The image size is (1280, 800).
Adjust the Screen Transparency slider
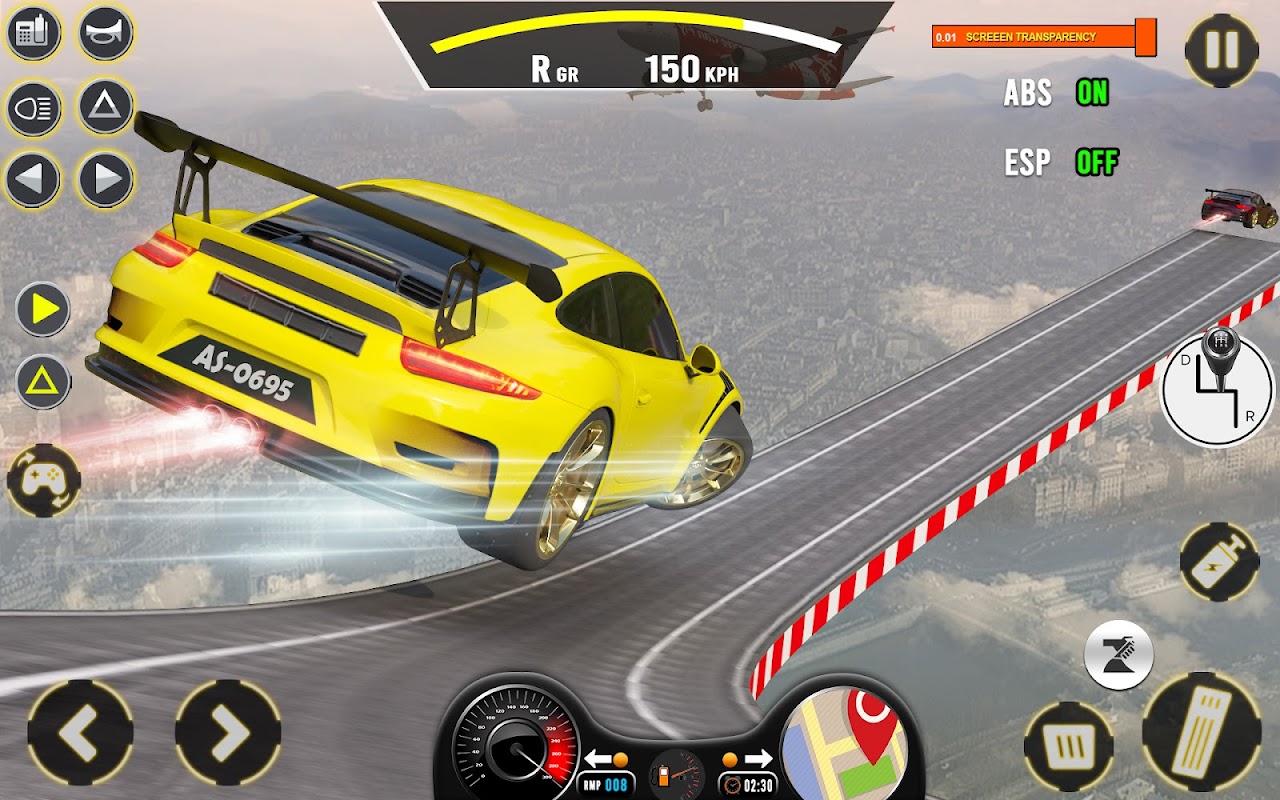pos(1145,38)
